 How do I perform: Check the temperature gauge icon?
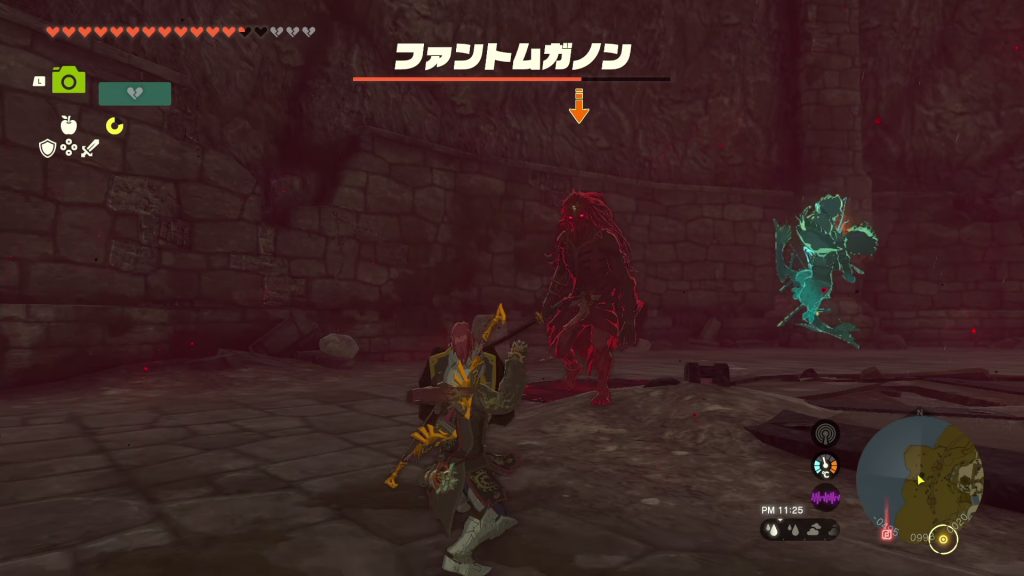(825, 466)
